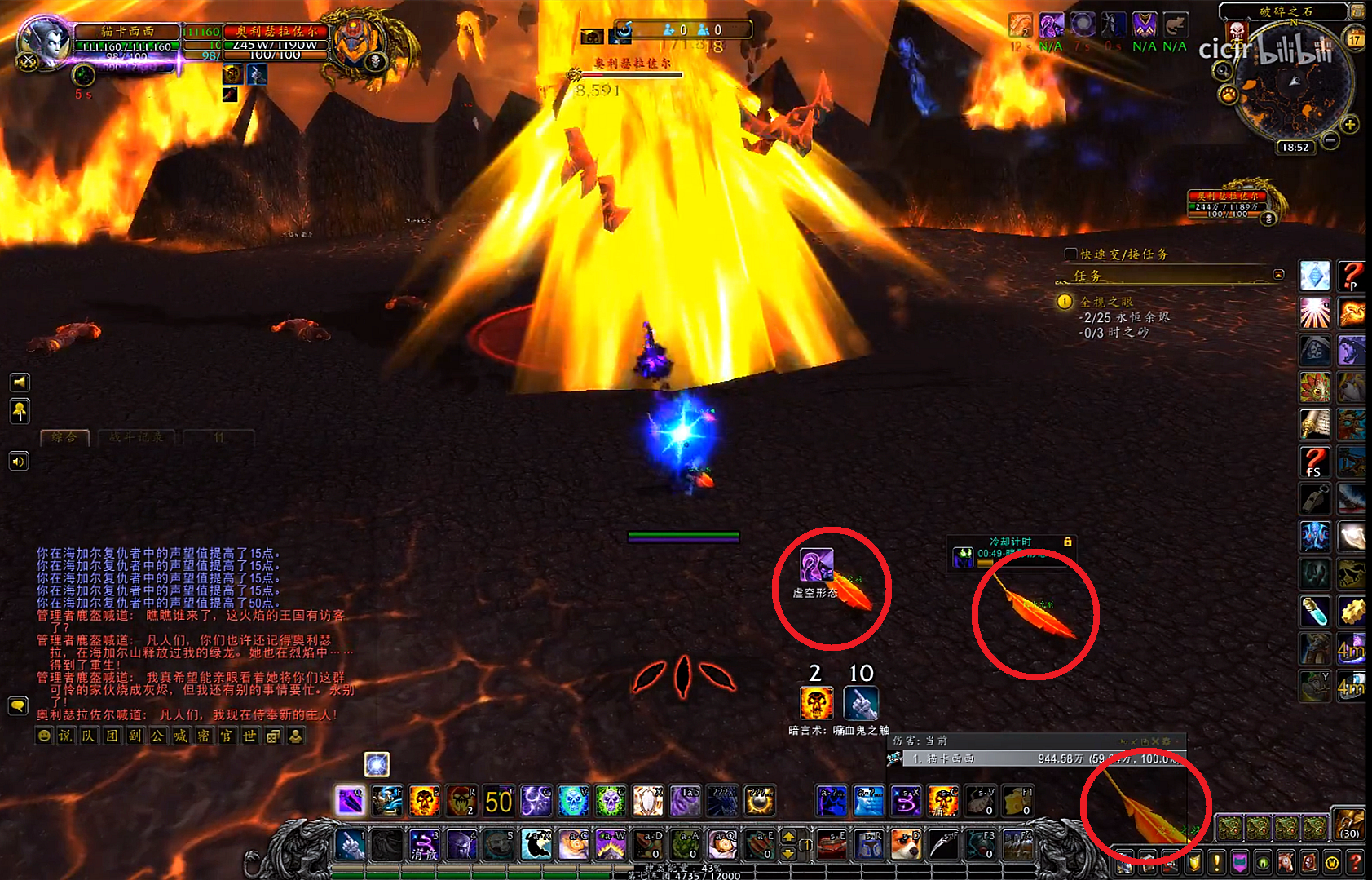Screen dimensions: 1372x880
Task: Cast the ability showing the 消散 label
Action: tap(424, 845)
